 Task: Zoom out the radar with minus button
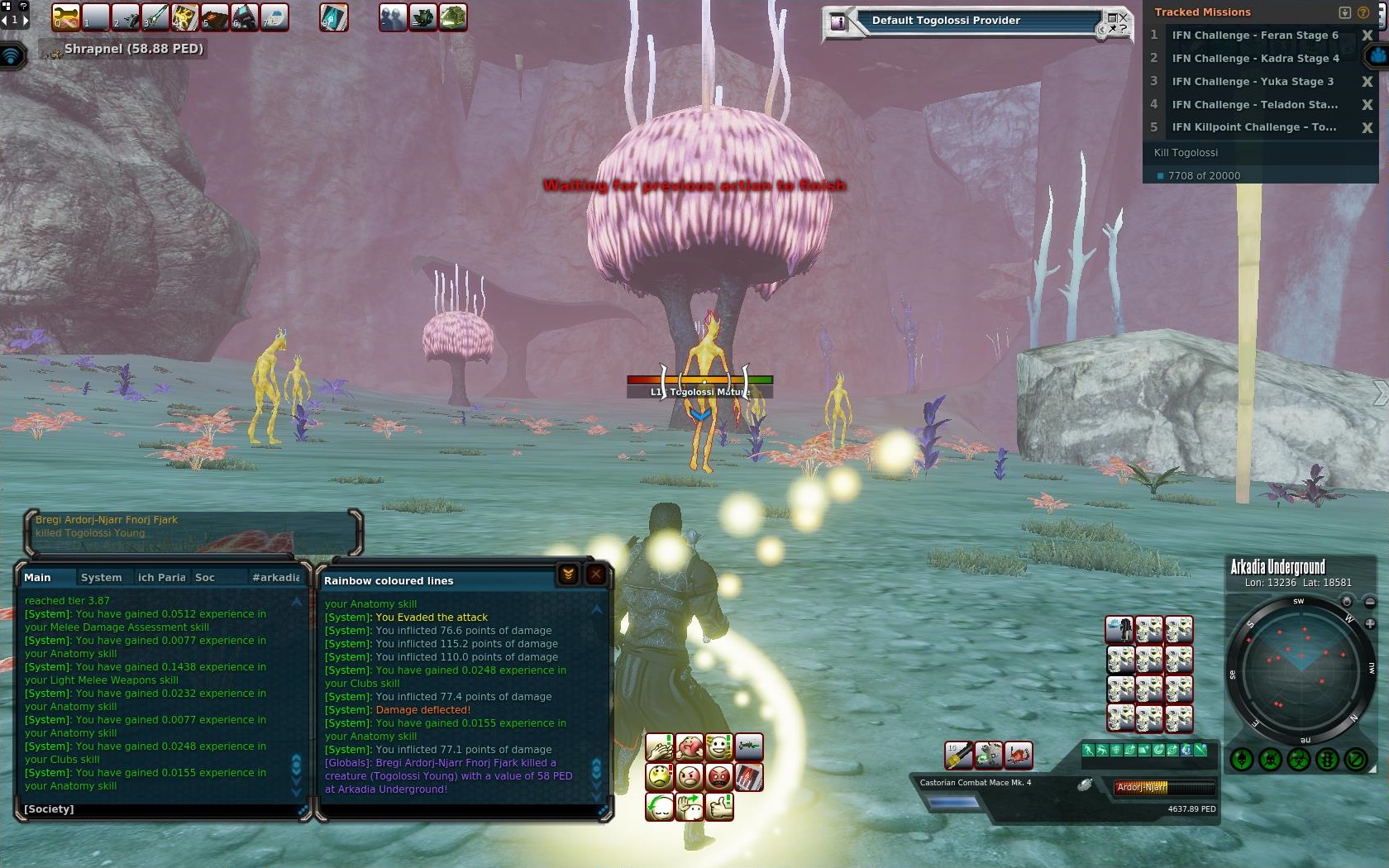pos(1369,602)
